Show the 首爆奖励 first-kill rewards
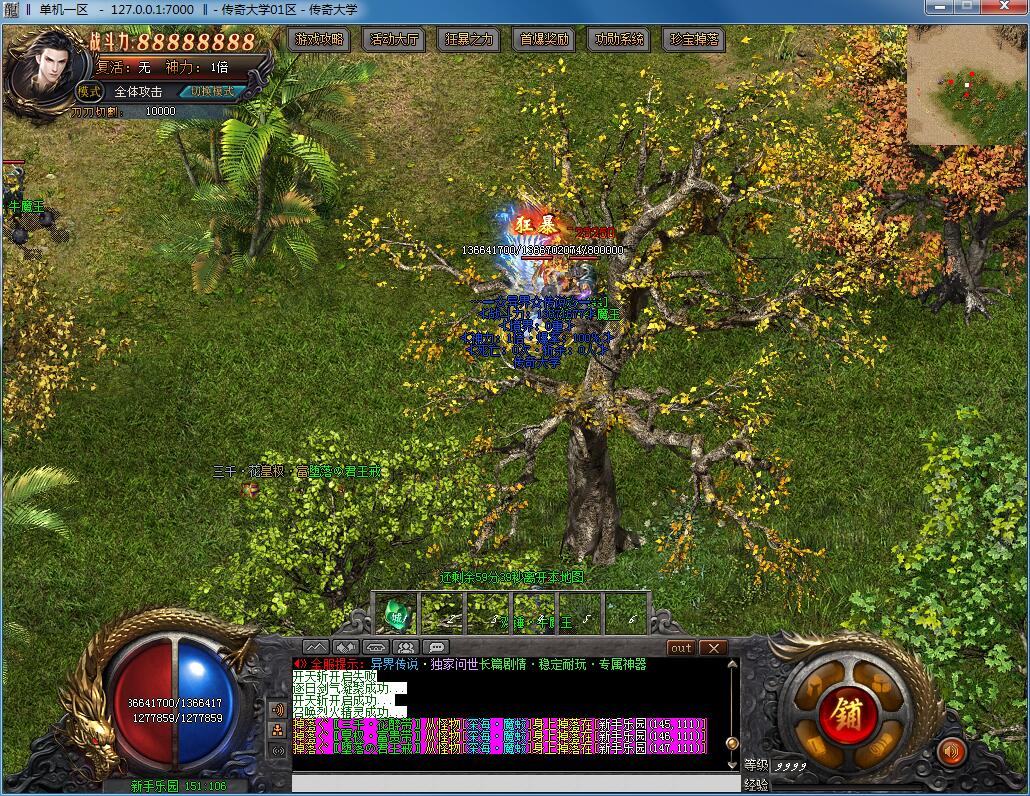 point(545,40)
